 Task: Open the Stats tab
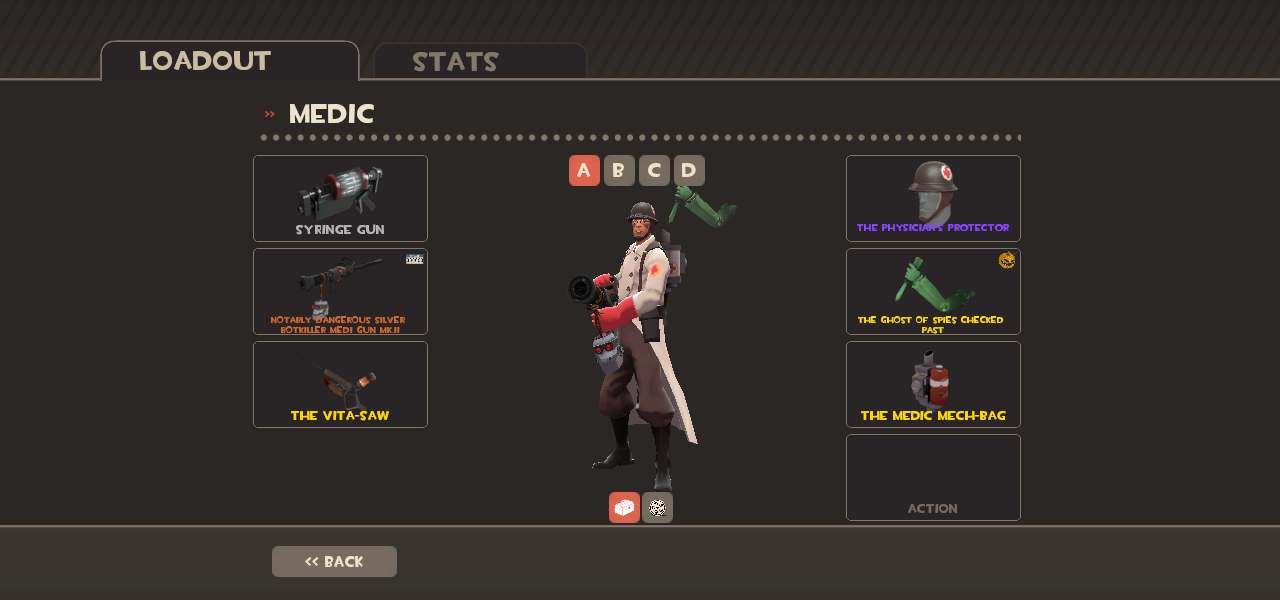coord(479,62)
